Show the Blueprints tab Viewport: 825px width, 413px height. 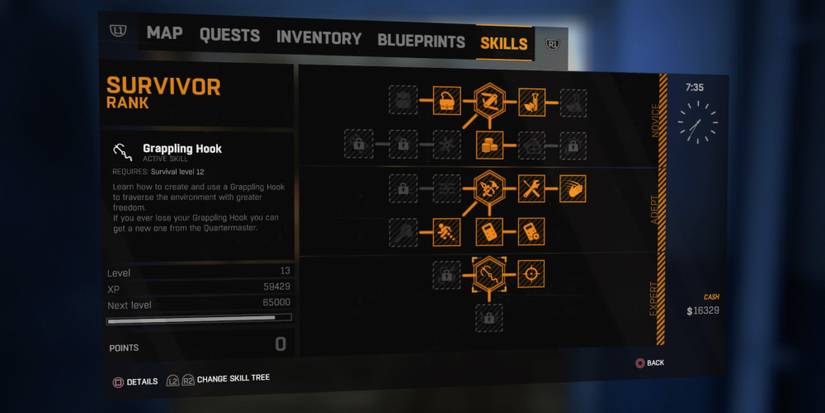point(421,41)
